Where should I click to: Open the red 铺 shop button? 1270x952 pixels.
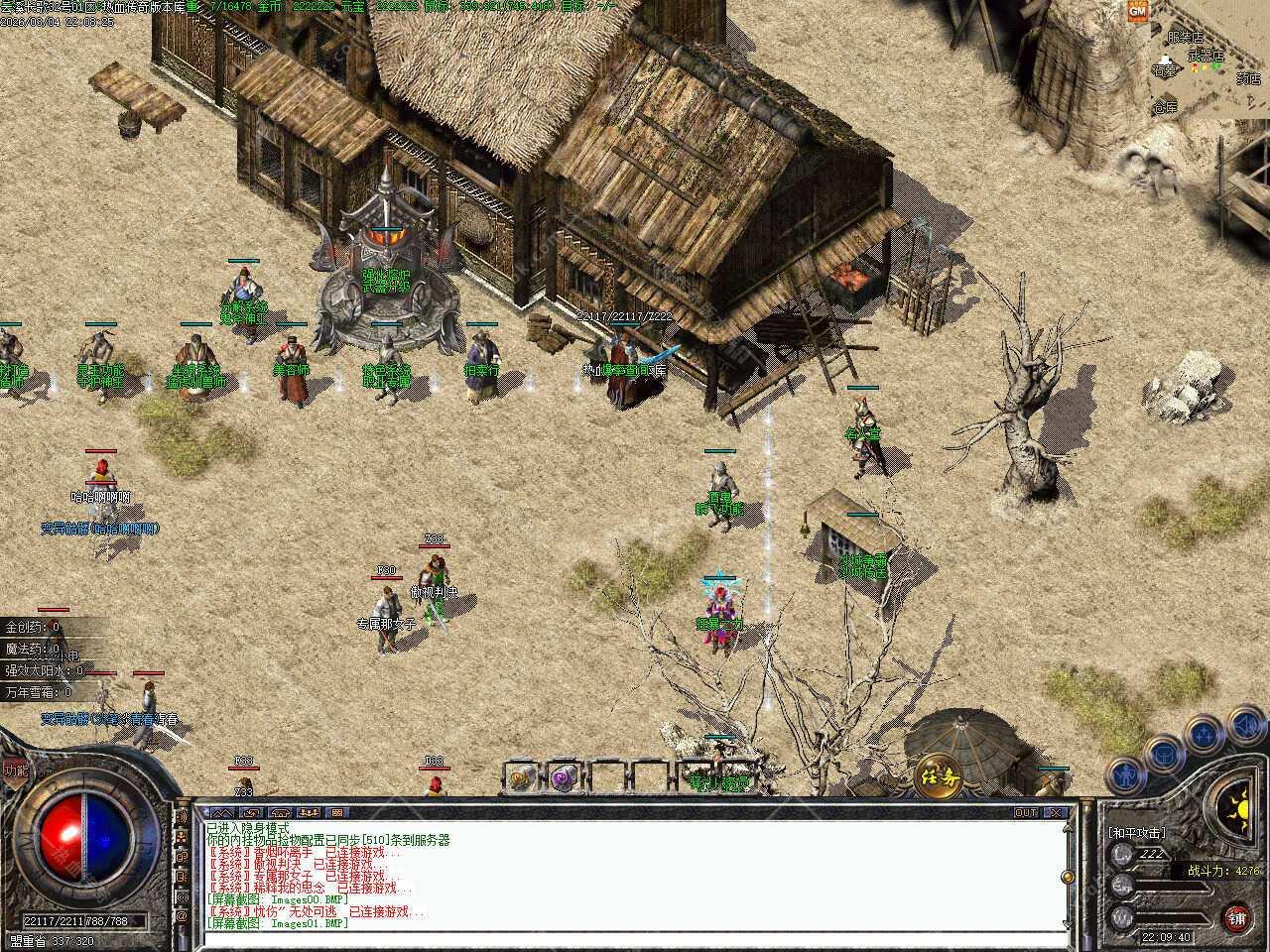tap(1235, 916)
